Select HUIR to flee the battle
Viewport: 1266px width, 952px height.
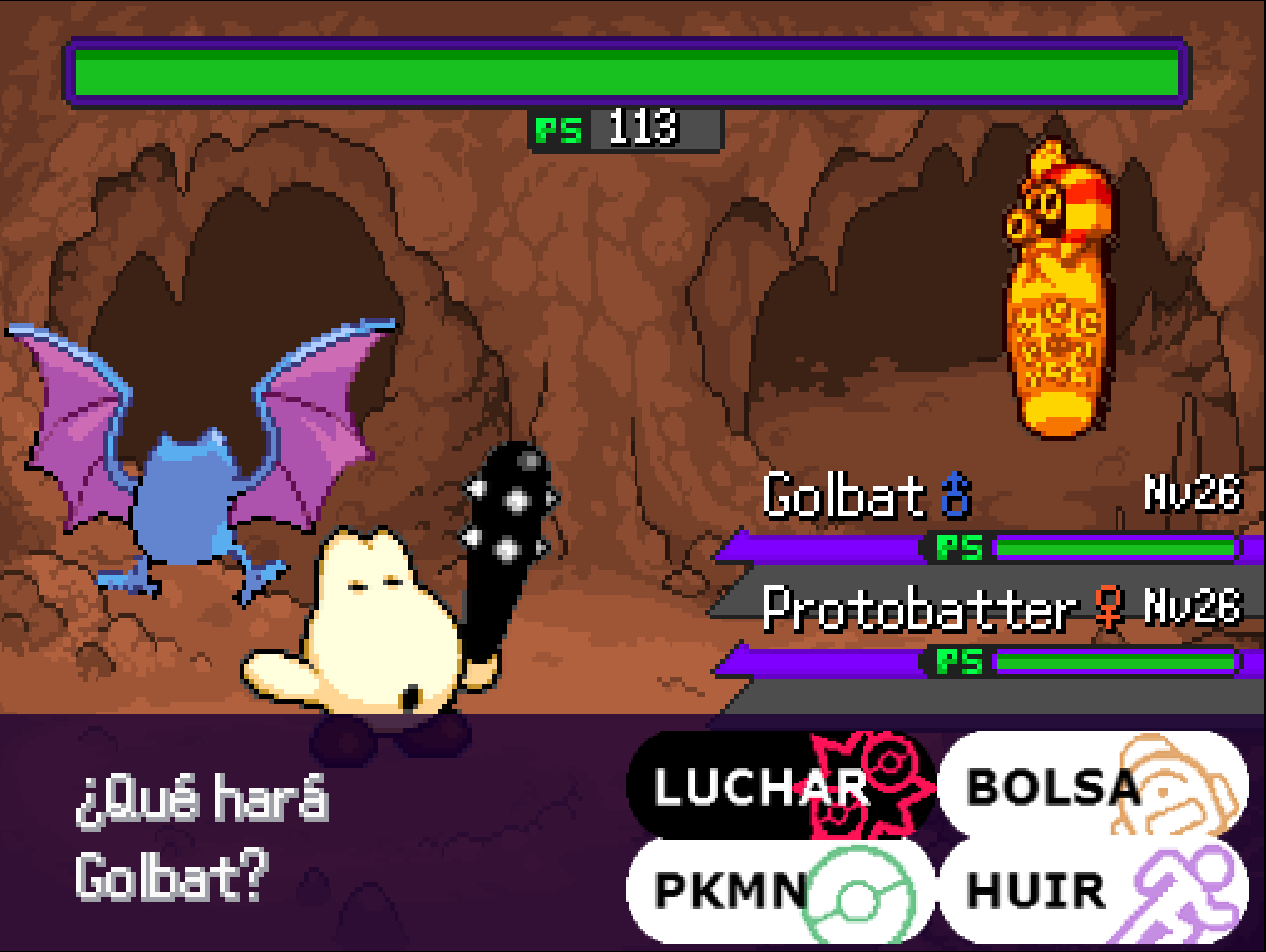pyautogui.click(x=1091, y=891)
